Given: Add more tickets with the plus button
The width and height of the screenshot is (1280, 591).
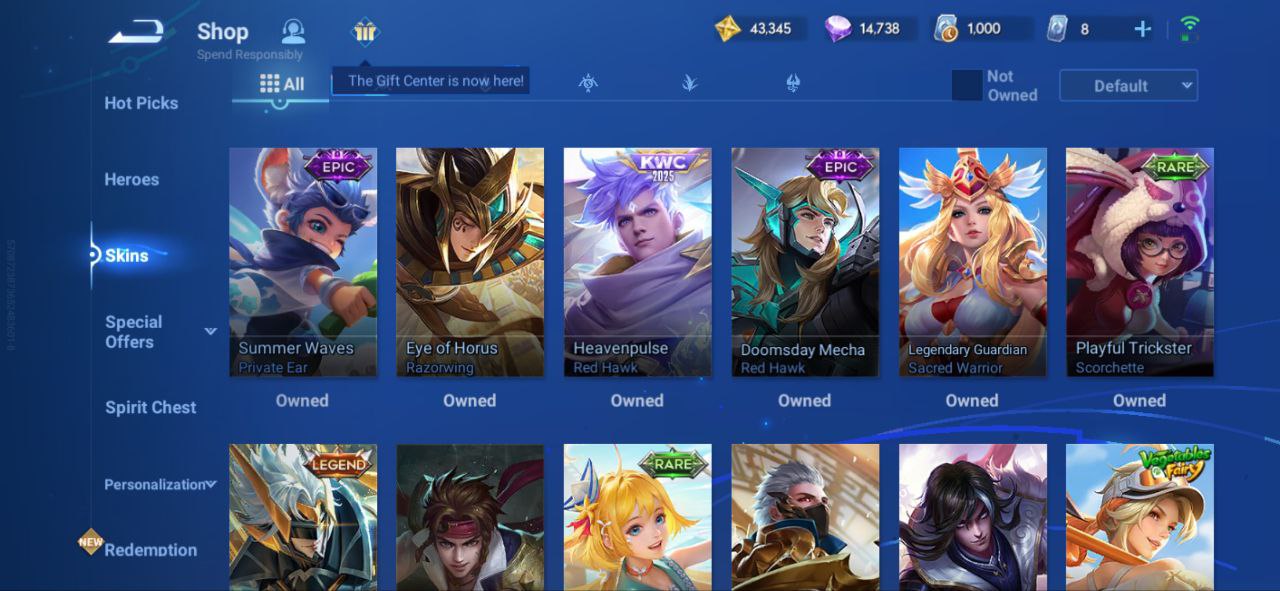Looking at the screenshot, I should [x=1142, y=29].
